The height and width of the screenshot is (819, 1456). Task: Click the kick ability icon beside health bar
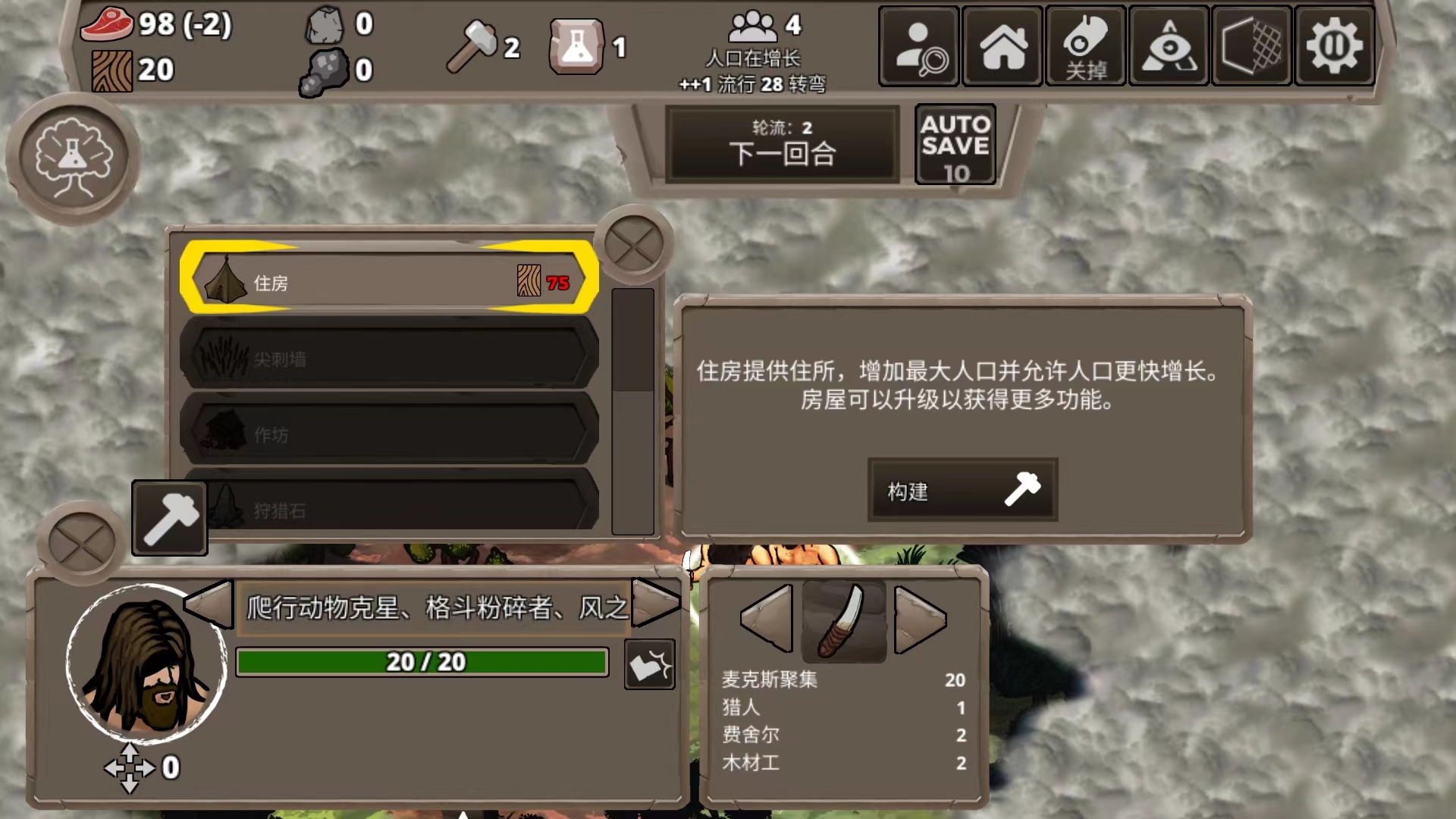pos(648,663)
